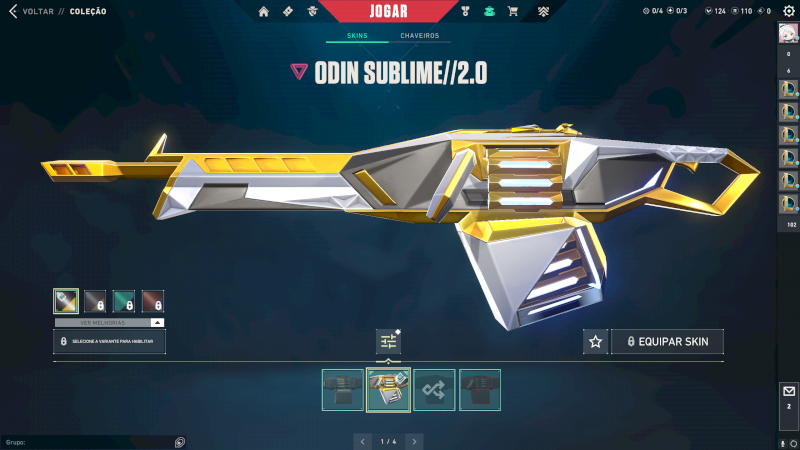Open the home screen icon
Screen dimensions: 800x450
point(264,12)
